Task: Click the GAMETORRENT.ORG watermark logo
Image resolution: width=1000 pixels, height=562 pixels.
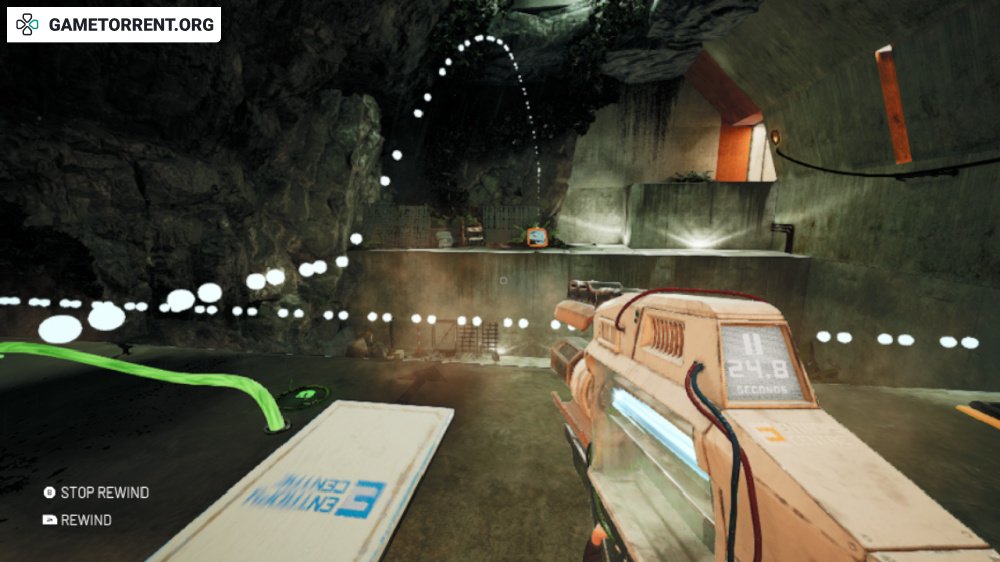Action: (113, 24)
